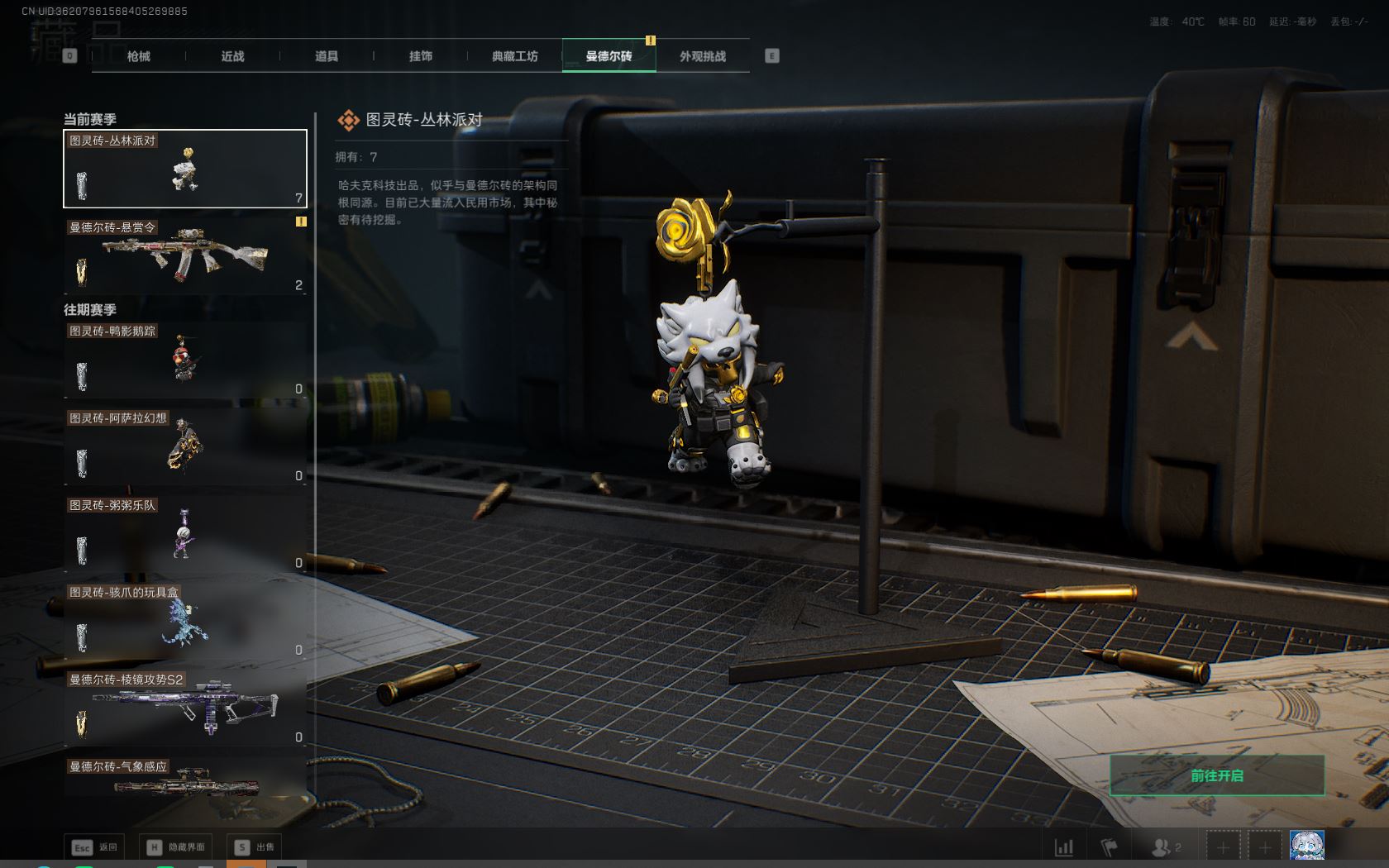Click the green 前往开启 button
The height and width of the screenshot is (868, 1389).
tap(1216, 775)
